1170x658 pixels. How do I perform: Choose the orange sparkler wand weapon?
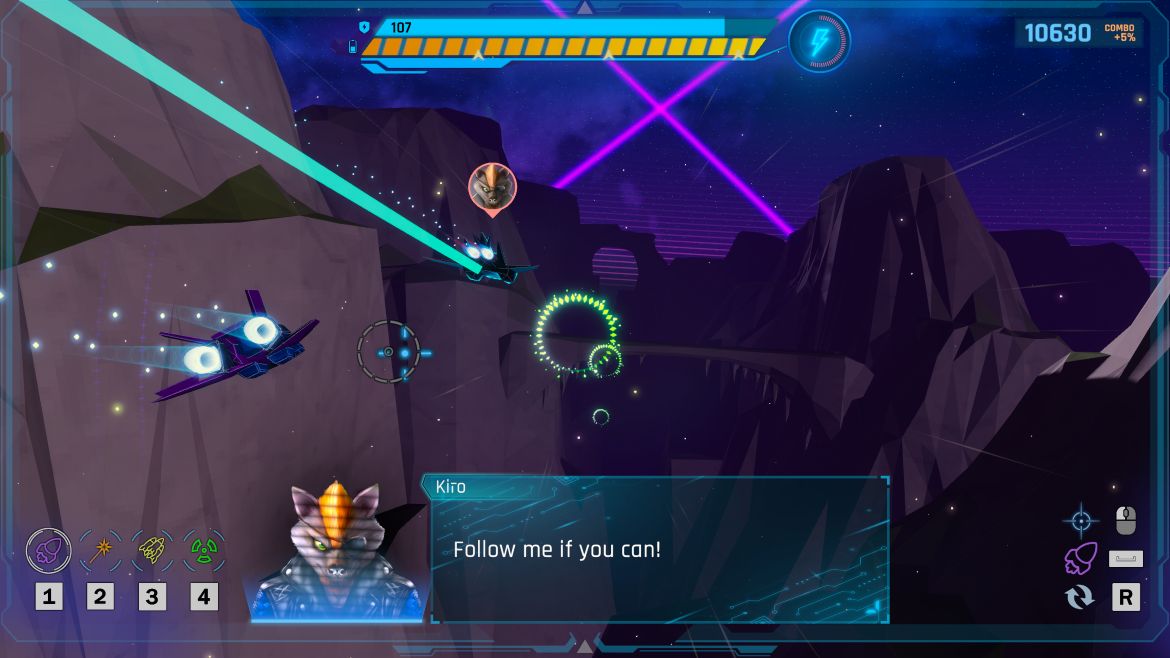[100, 549]
